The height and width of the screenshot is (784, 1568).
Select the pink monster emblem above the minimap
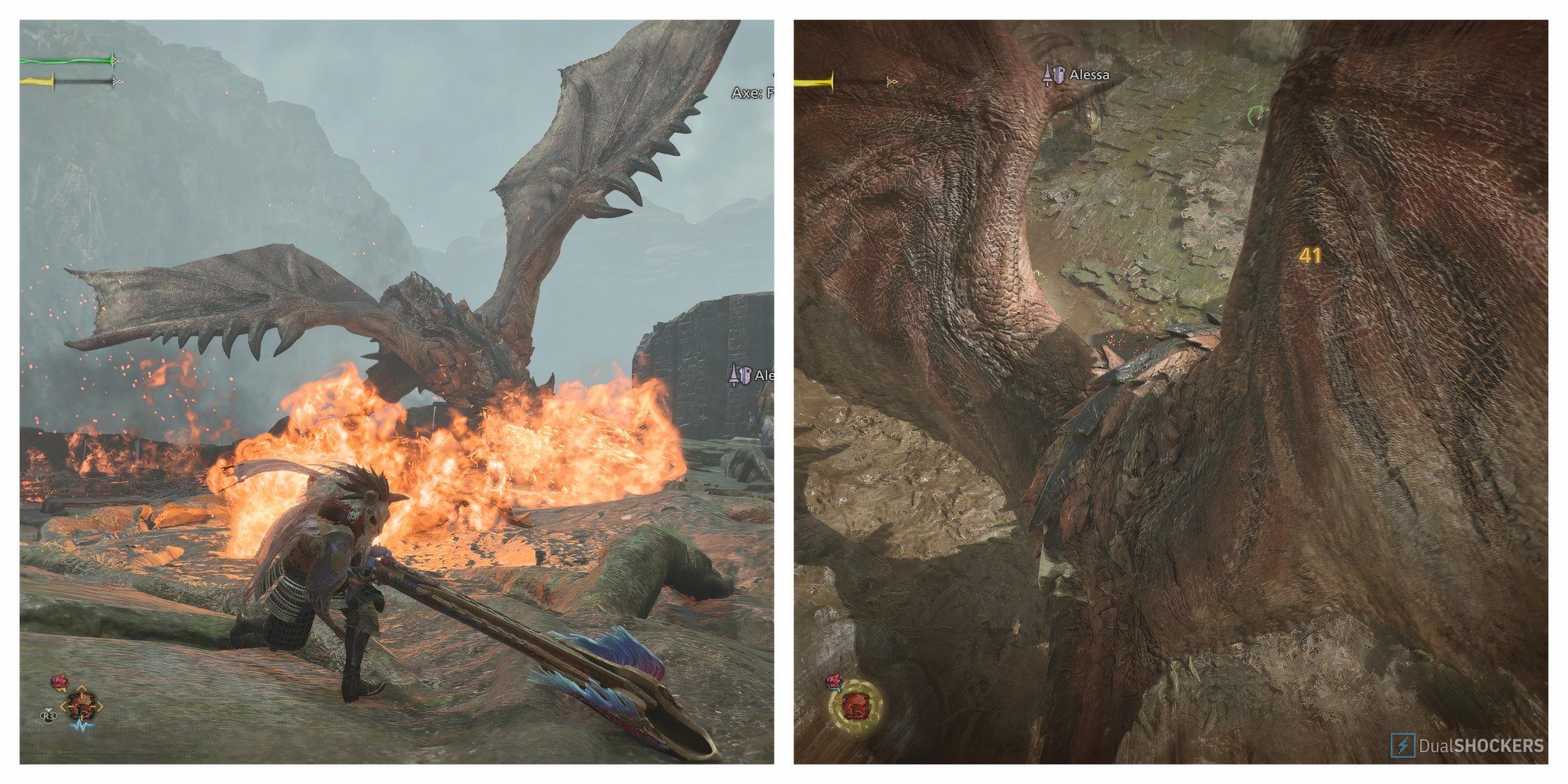[834, 682]
